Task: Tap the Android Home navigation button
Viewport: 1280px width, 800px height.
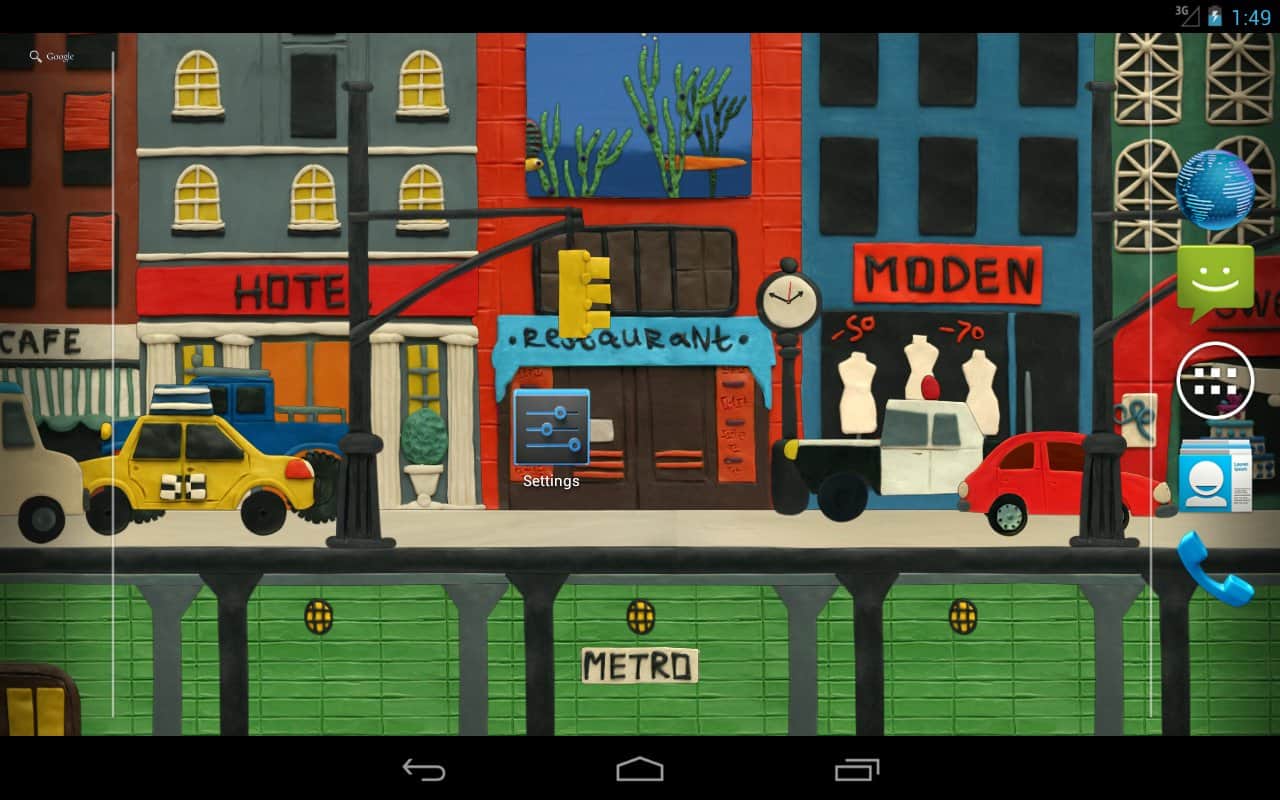Action: tap(640, 769)
